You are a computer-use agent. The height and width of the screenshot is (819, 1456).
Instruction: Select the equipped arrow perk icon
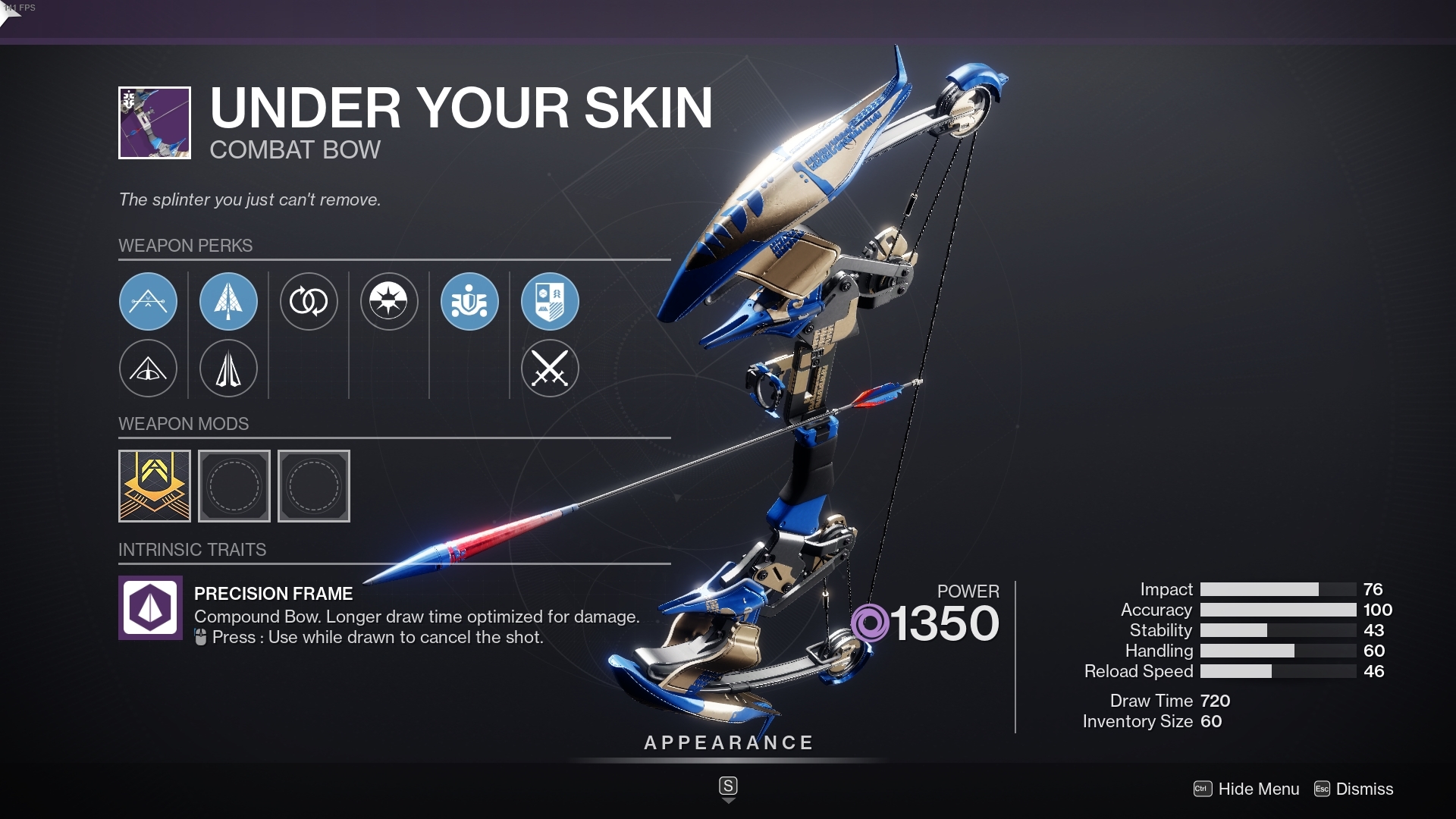pyautogui.click(x=228, y=301)
